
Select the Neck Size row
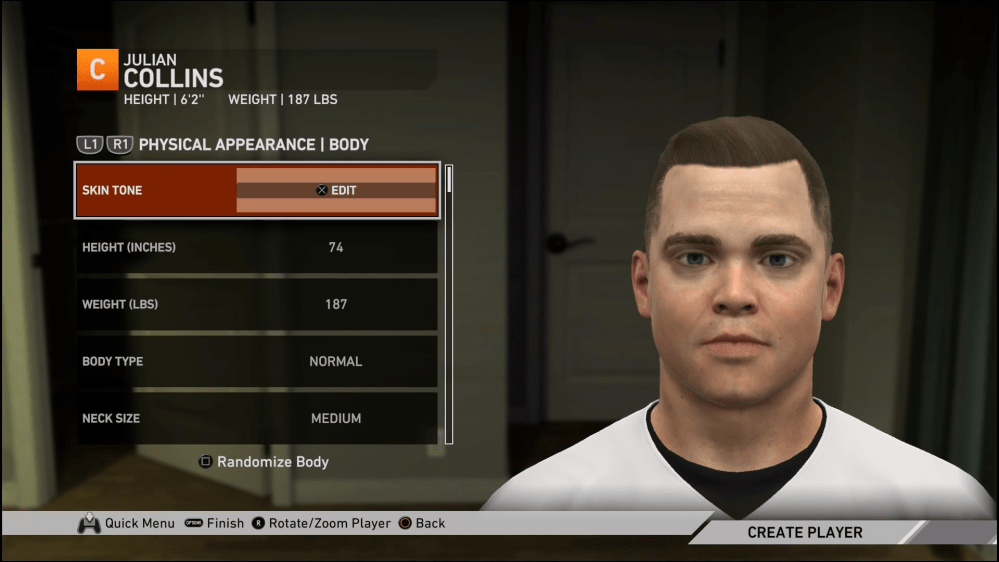click(x=256, y=418)
